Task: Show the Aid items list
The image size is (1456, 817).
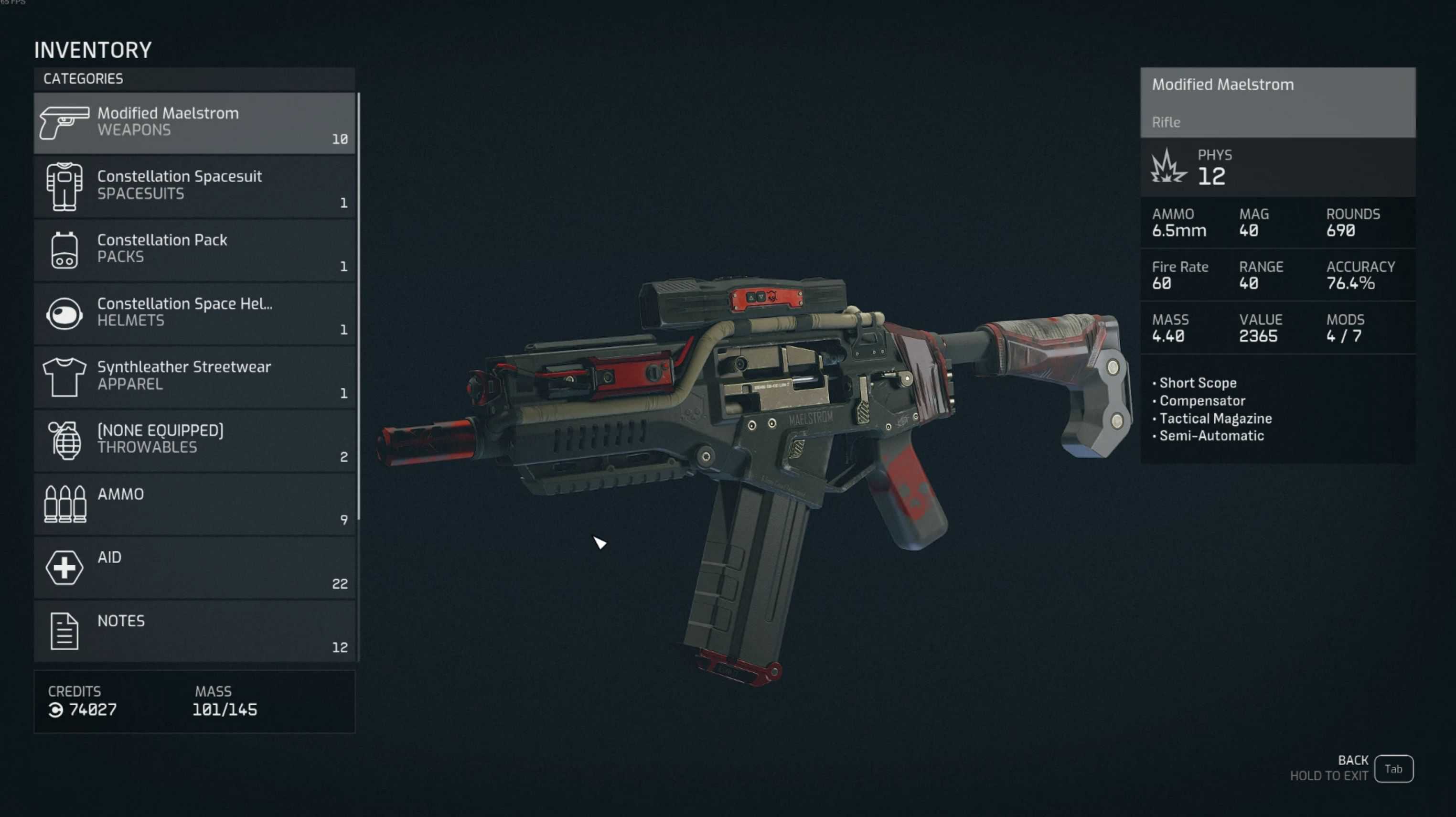Action: pos(194,567)
